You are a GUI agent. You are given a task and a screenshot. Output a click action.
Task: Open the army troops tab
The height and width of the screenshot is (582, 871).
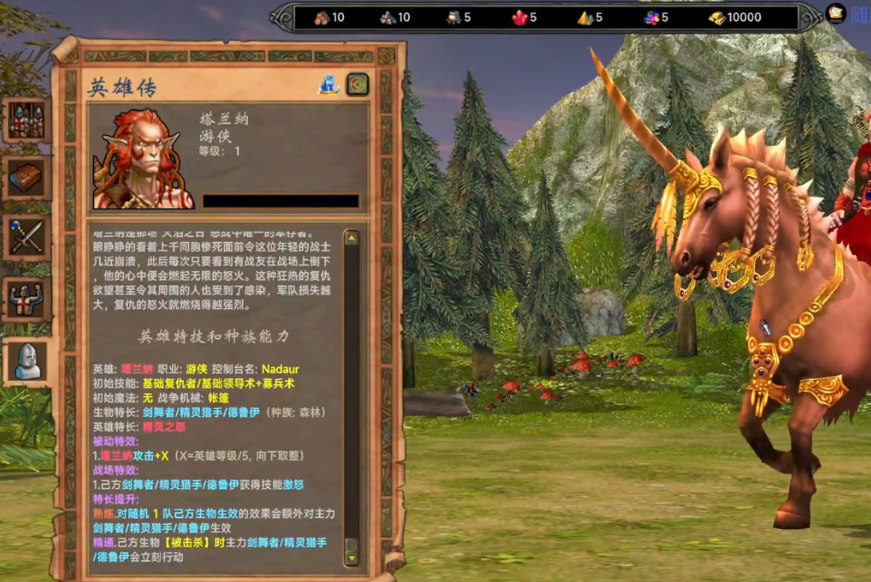tap(26, 120)
